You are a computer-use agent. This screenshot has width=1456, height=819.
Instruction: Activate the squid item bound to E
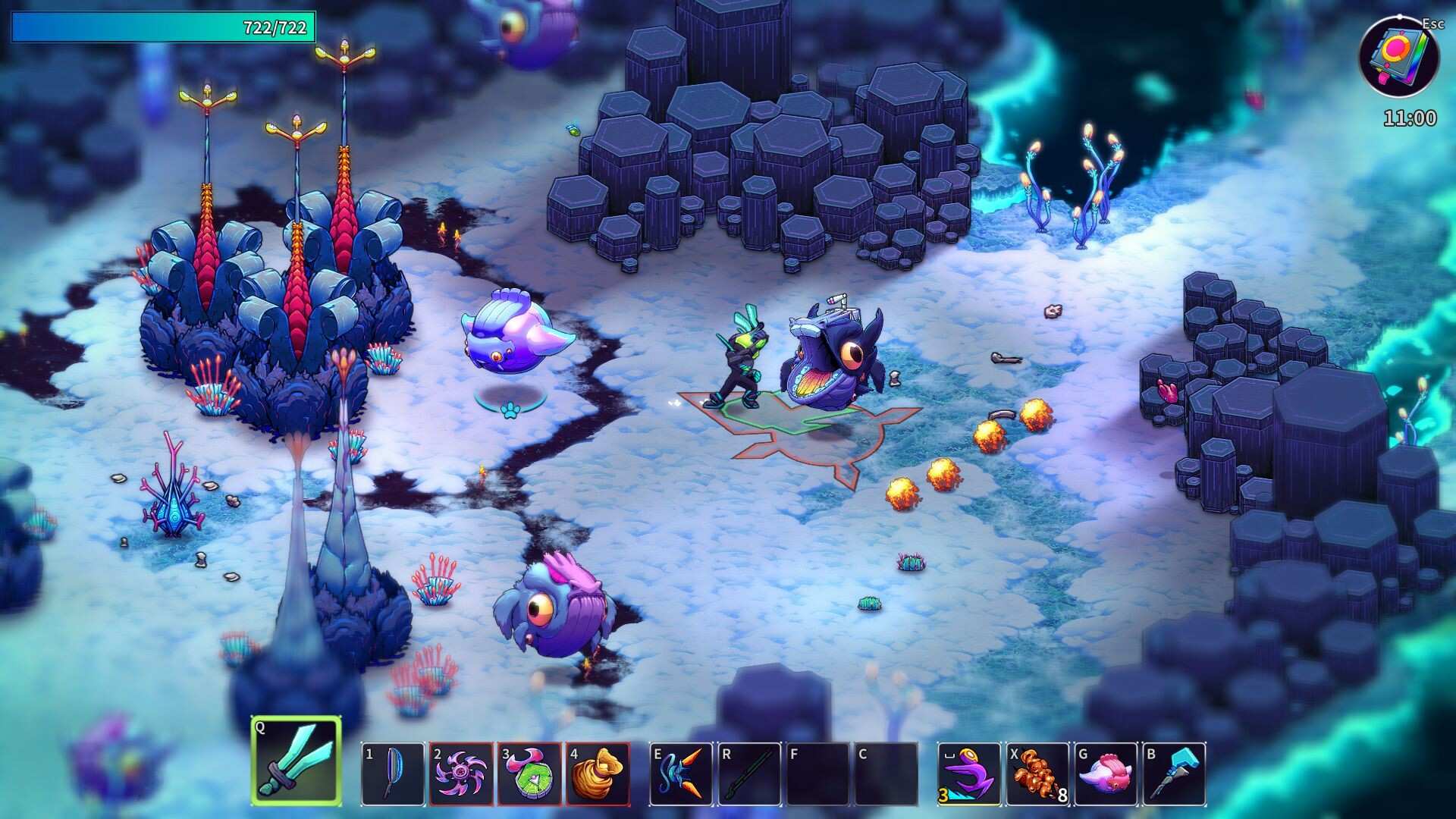tap(682, 775)
